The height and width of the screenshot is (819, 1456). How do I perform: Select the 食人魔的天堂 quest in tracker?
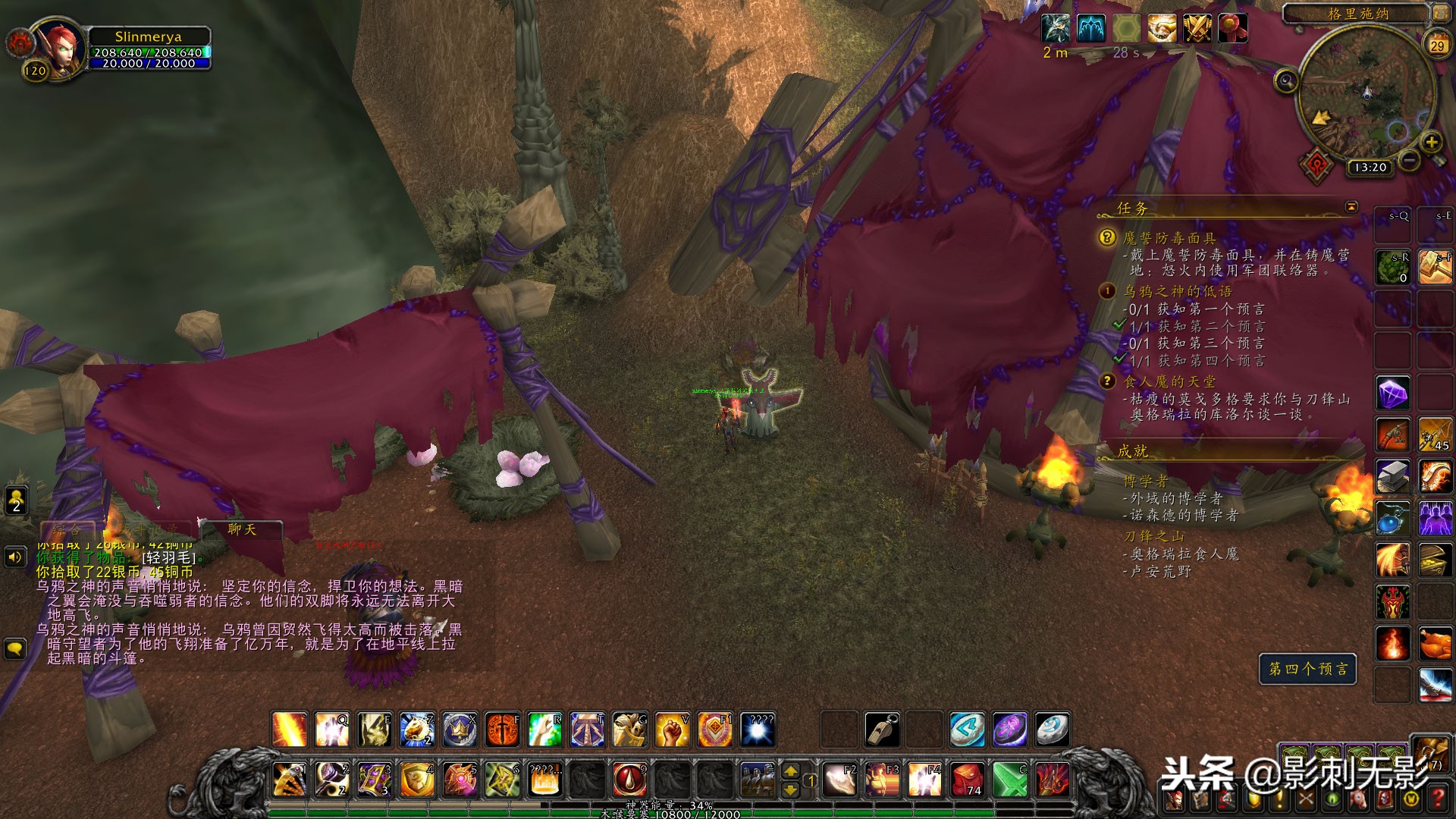[1169, 381]
